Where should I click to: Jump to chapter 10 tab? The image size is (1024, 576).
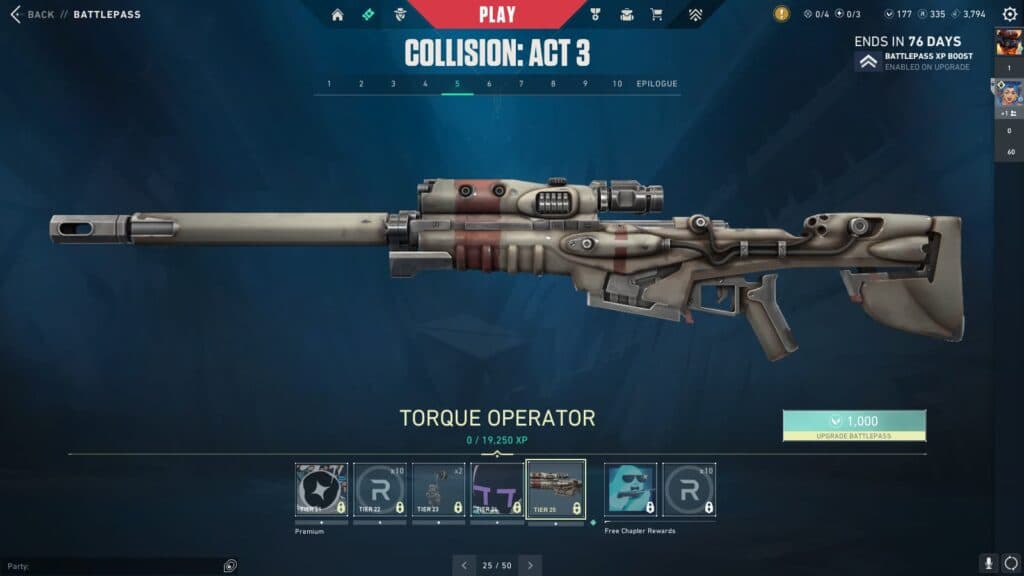(617, 84)
